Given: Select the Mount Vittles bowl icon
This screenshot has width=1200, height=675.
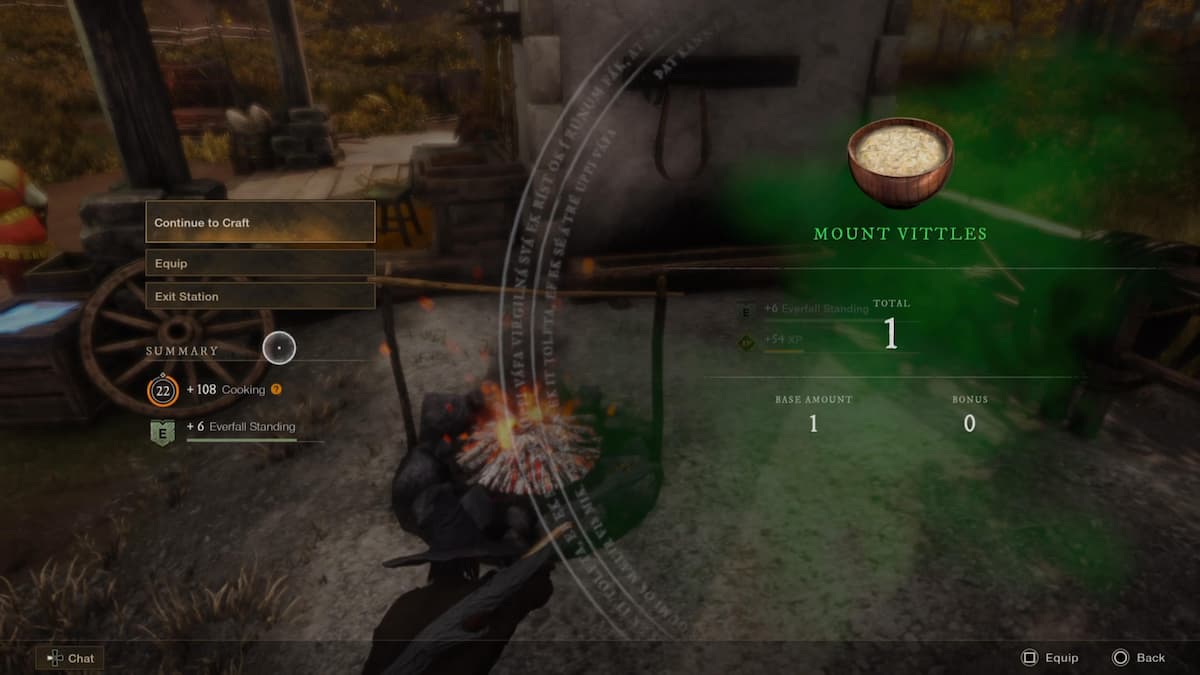Looking at the screenshot, I should (x=900, y=161).
